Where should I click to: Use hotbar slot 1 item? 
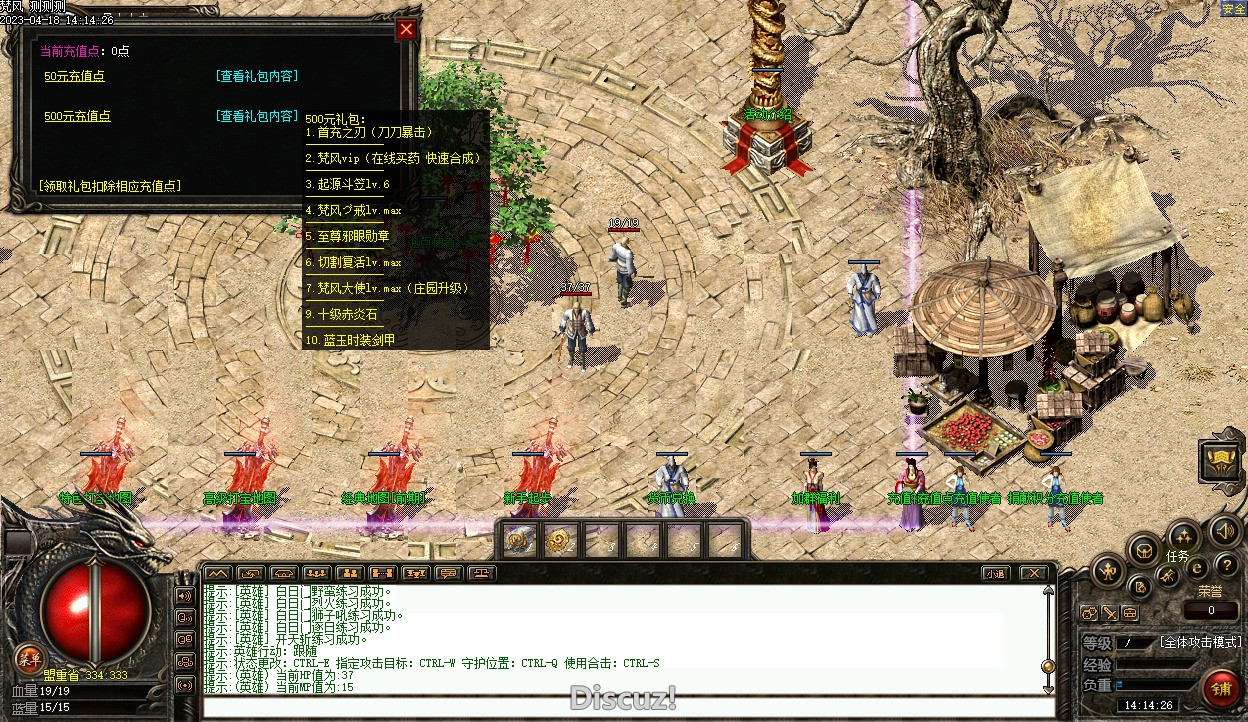pos(519,541)
